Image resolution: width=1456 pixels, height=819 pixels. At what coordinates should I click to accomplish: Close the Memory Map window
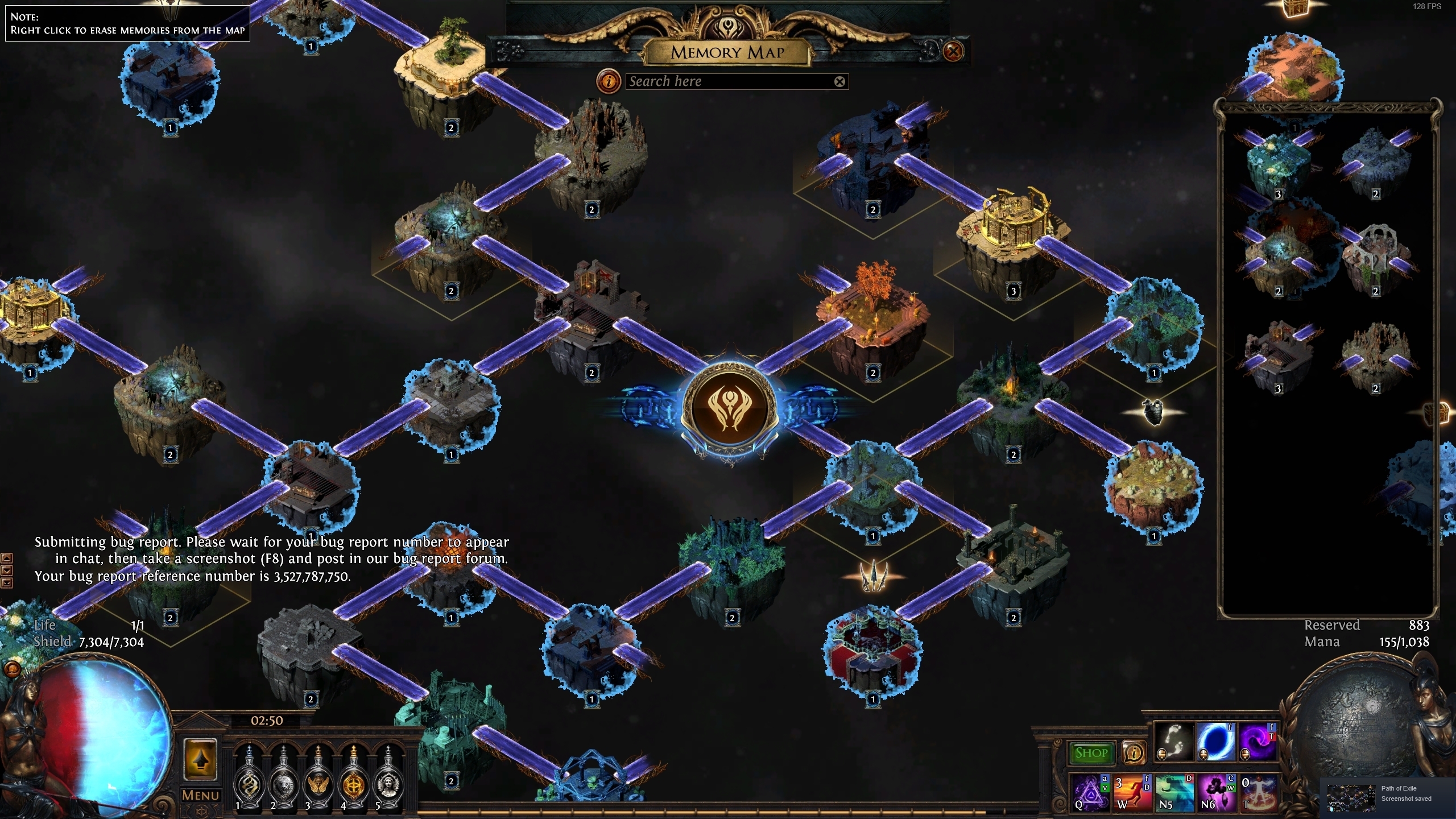coord(953,52)
